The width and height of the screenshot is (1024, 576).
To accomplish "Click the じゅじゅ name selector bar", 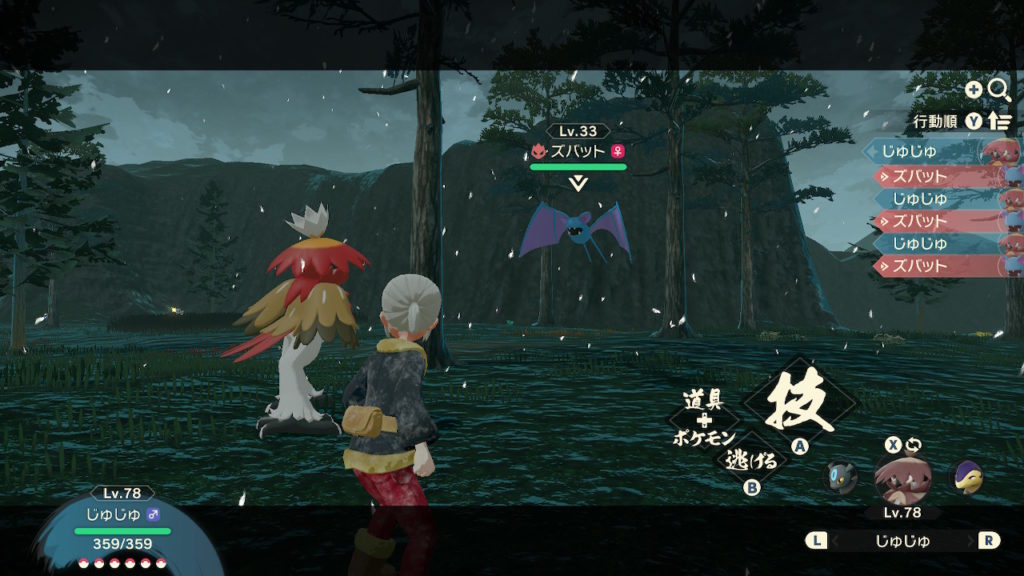I will pyautogui.click(x=903, y=541).
